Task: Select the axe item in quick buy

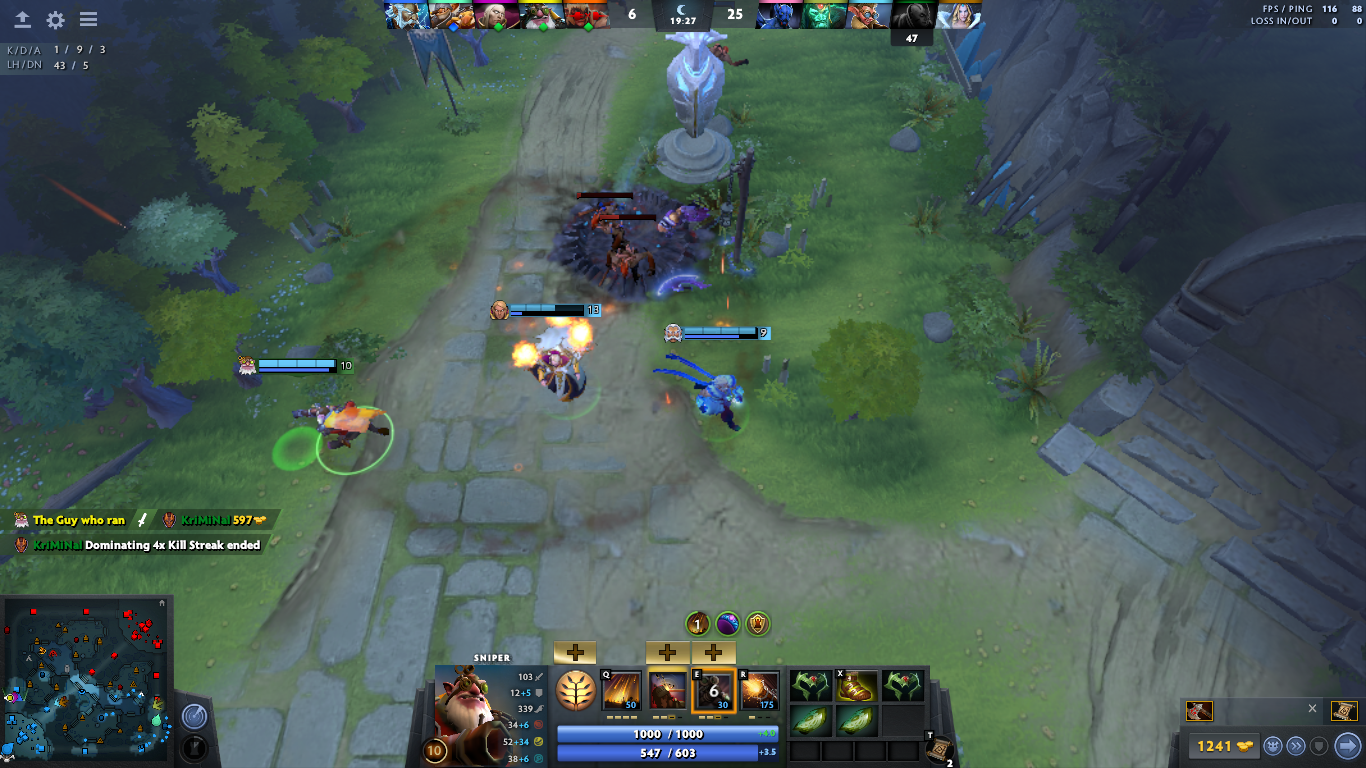Action: pyautogui.click(x=1199, y=711)
